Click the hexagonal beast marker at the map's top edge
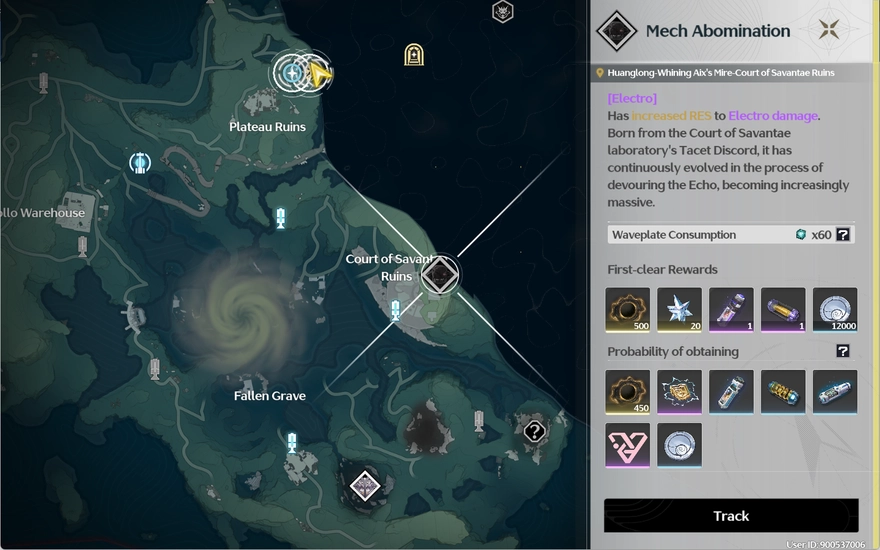880x550 pixels. click(503, 12)
